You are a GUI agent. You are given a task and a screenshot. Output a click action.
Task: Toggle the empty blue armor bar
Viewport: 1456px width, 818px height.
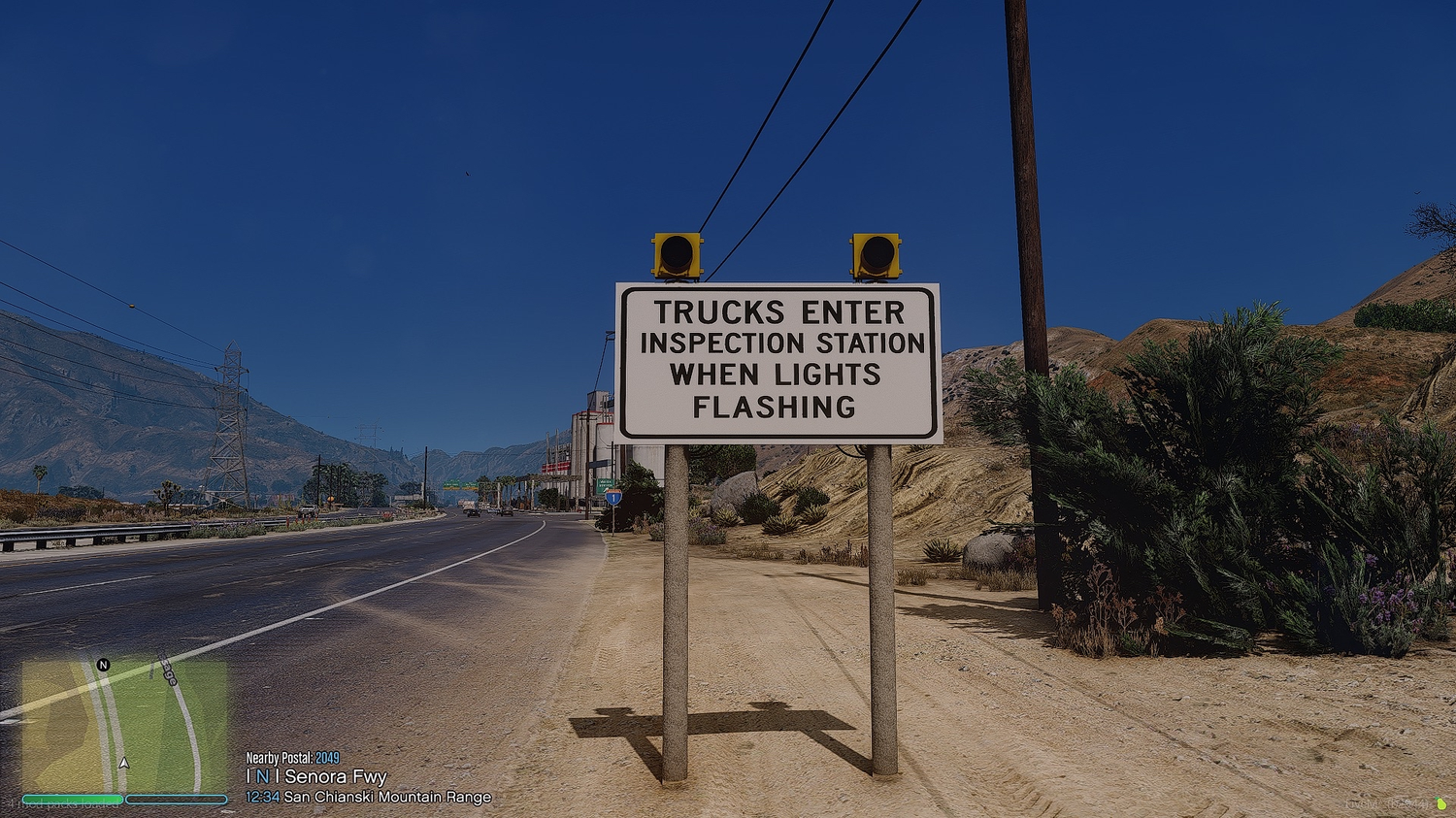pos(175,799)
